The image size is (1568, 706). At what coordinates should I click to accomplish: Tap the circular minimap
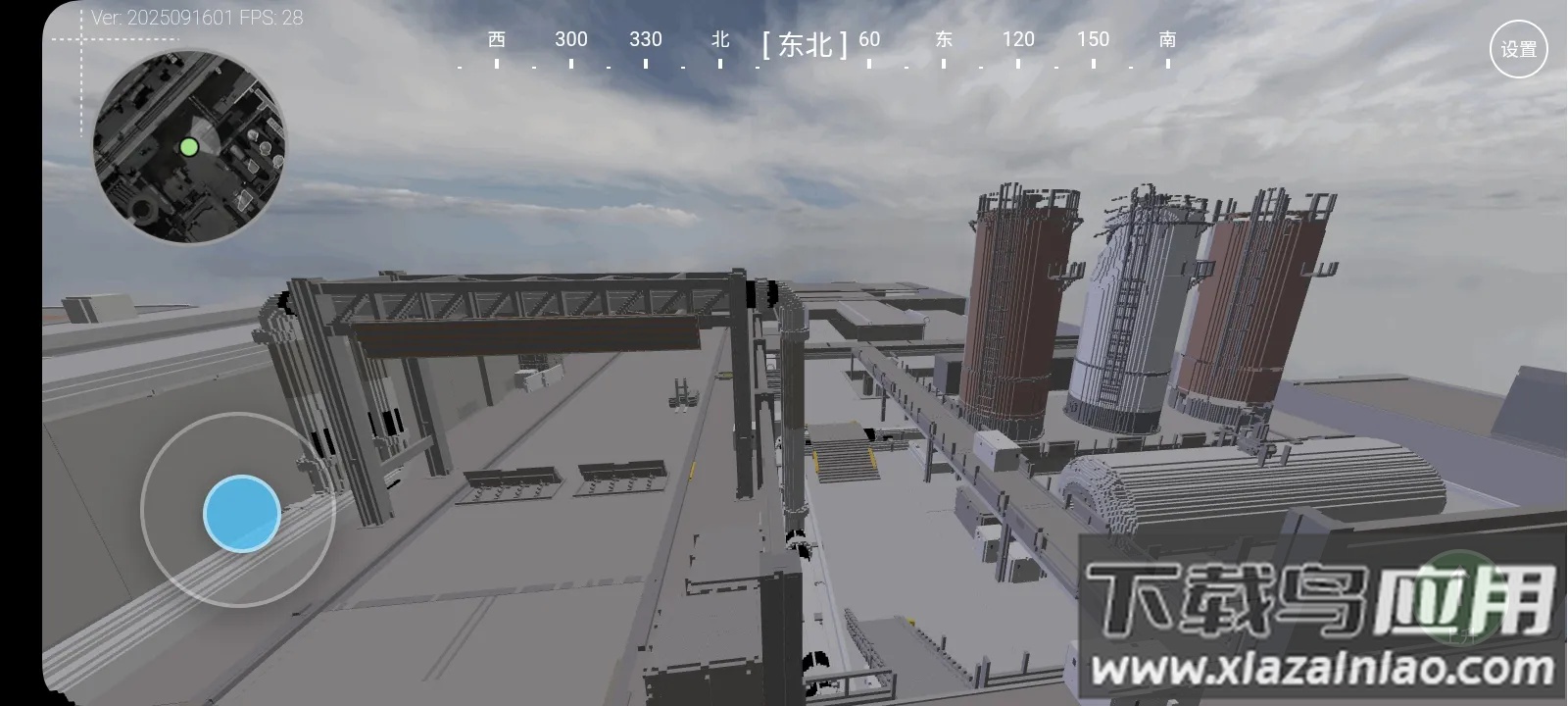pos(189,147)
